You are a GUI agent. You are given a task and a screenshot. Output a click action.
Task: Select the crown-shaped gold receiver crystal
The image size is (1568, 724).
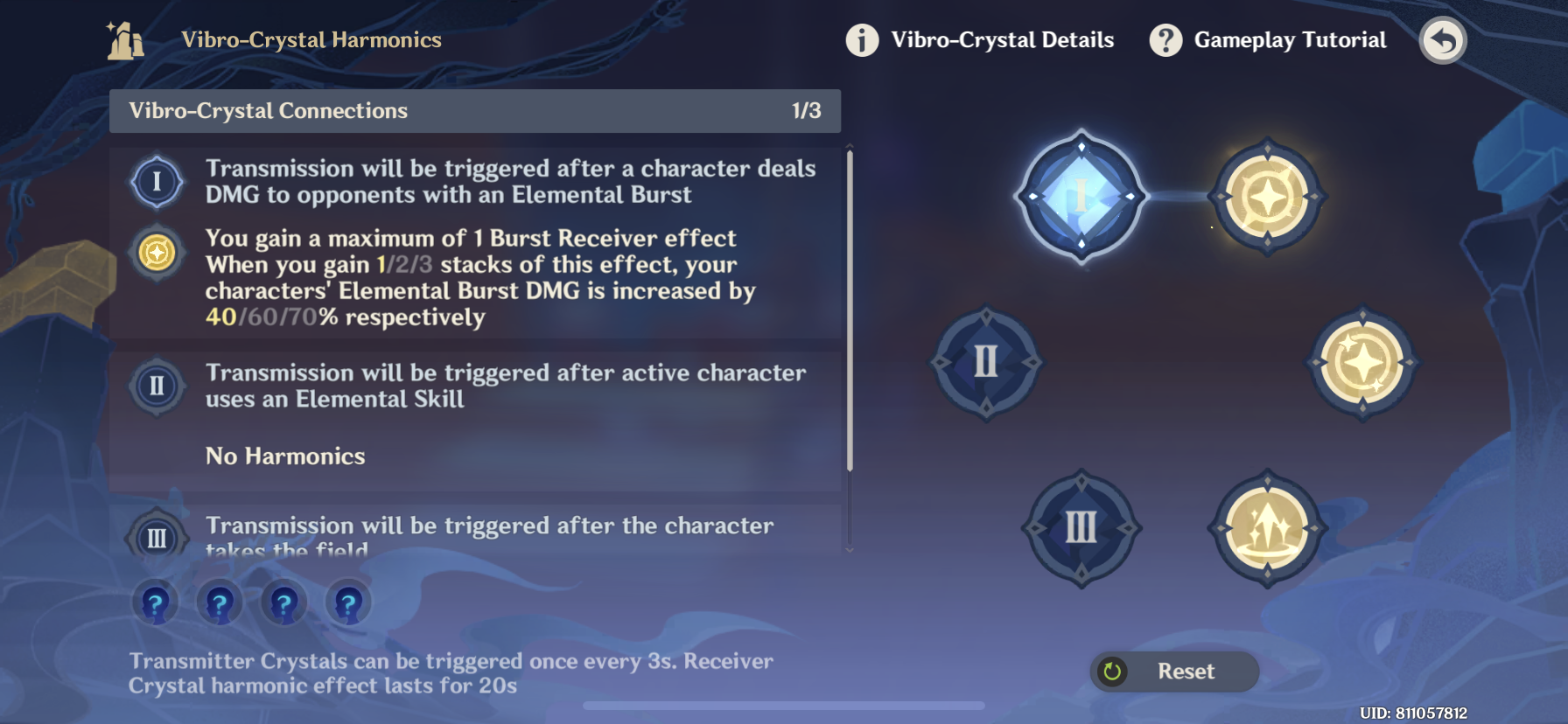click(x=1266, y=527)
